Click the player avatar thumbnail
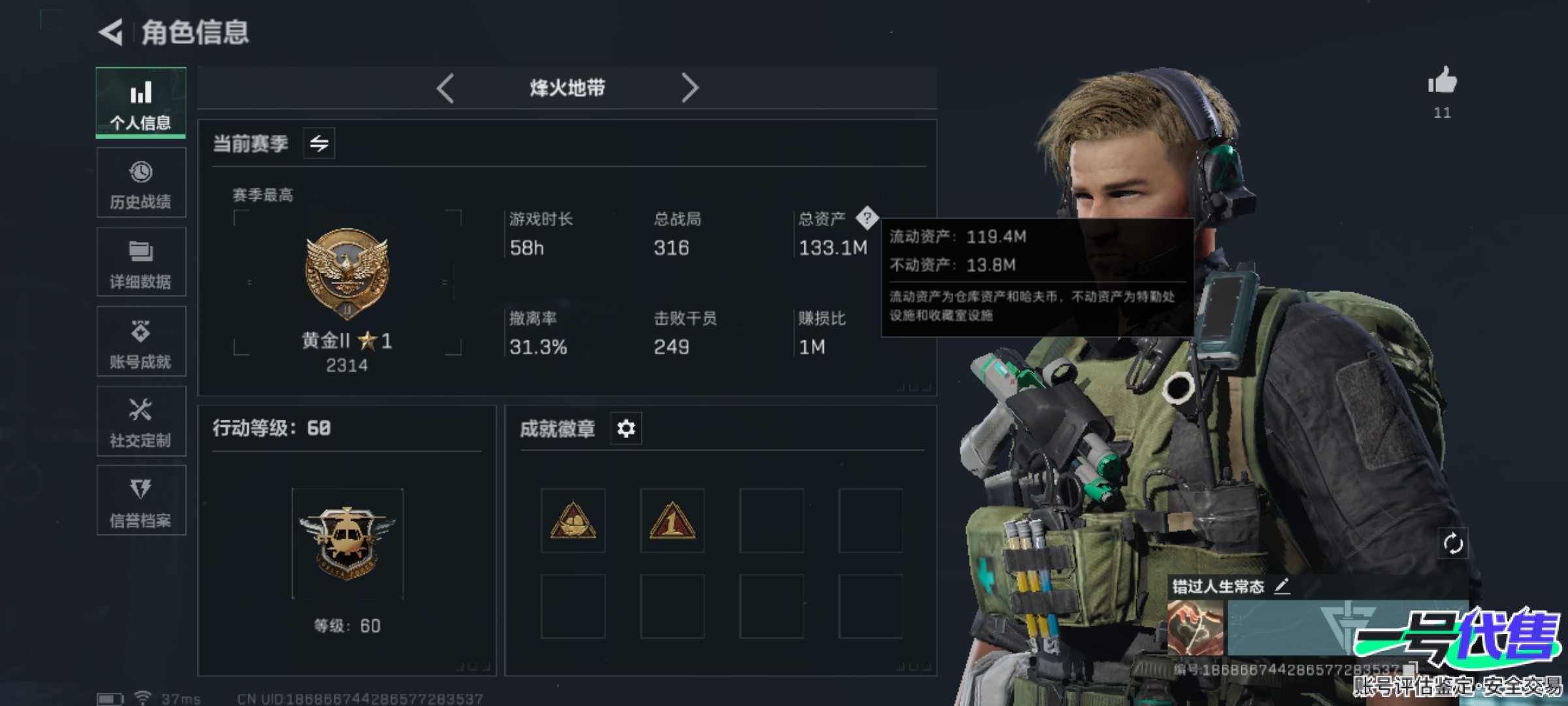The width and height of the screenshot is (1568, 706). [1195, 628]
